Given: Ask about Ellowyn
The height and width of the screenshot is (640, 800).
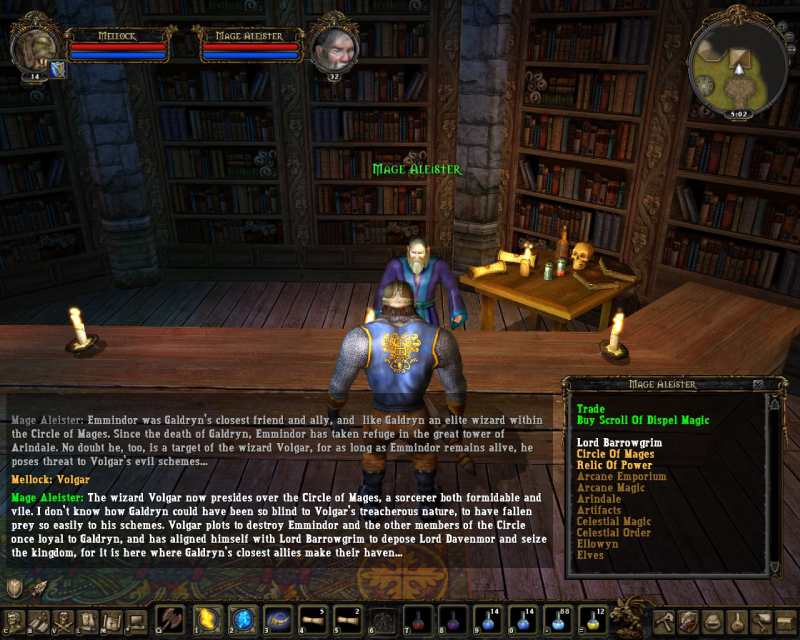Looking at the screenshot, I should [x=597, y=543].
